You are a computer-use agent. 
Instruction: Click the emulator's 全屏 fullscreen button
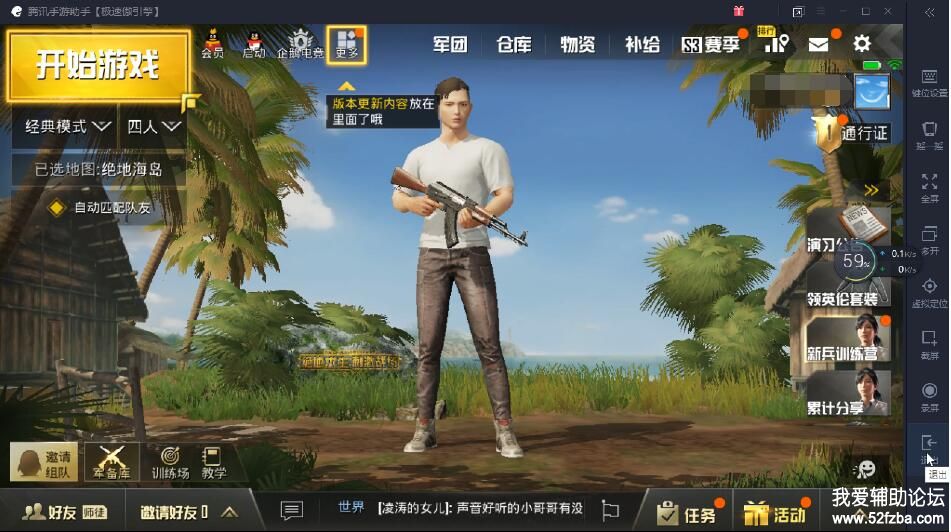pyautogui.click(x=930, y=187)
